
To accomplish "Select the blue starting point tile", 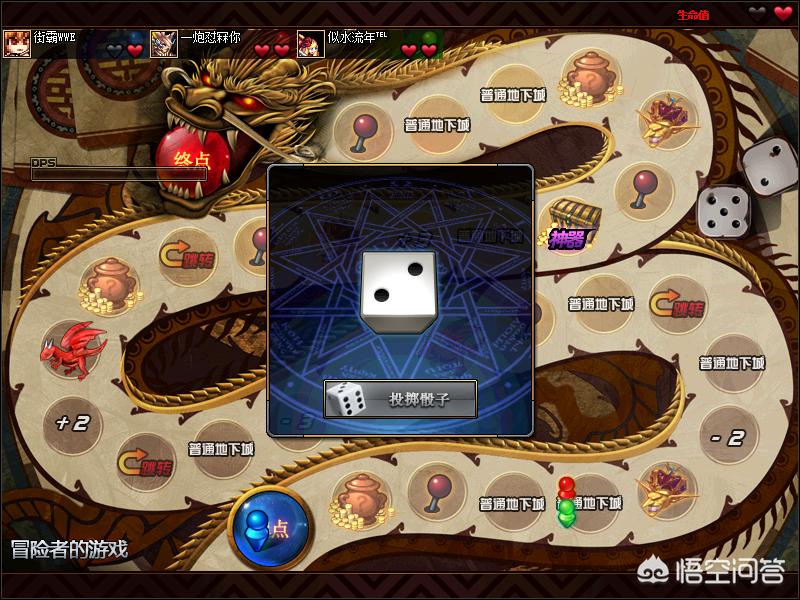I will (x=269, y=527).
